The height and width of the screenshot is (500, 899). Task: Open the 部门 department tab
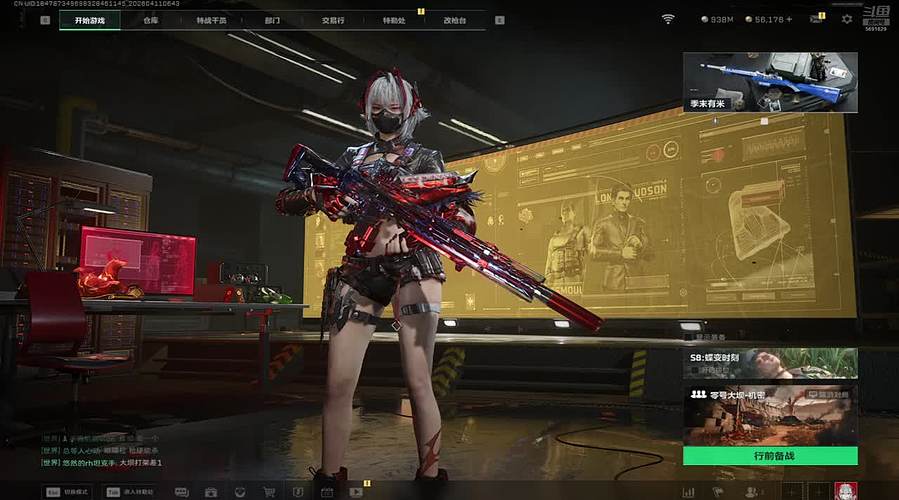coord(273,20)
